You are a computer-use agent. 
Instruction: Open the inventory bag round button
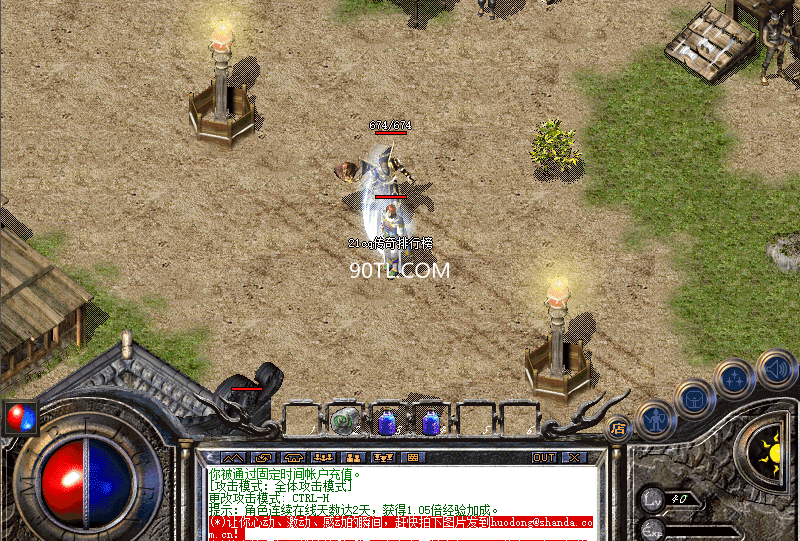click(x=694, y=398)
